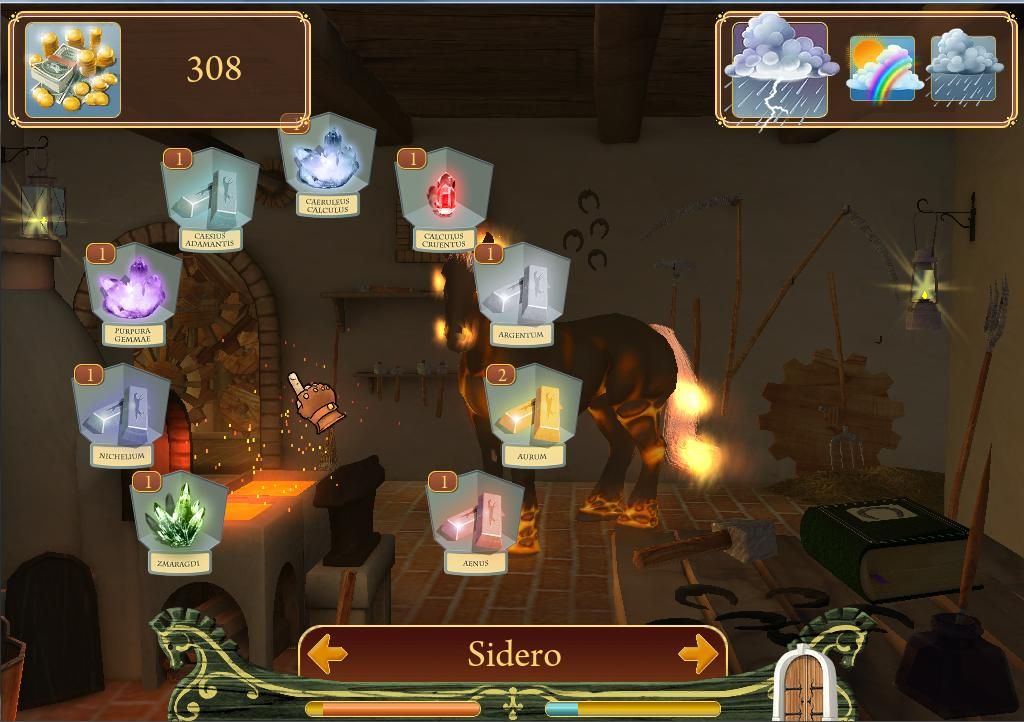Screen dimensions: 1024x722
Task: Select the Purpura Gemmae purple crystal
Action: coord(134,291)
